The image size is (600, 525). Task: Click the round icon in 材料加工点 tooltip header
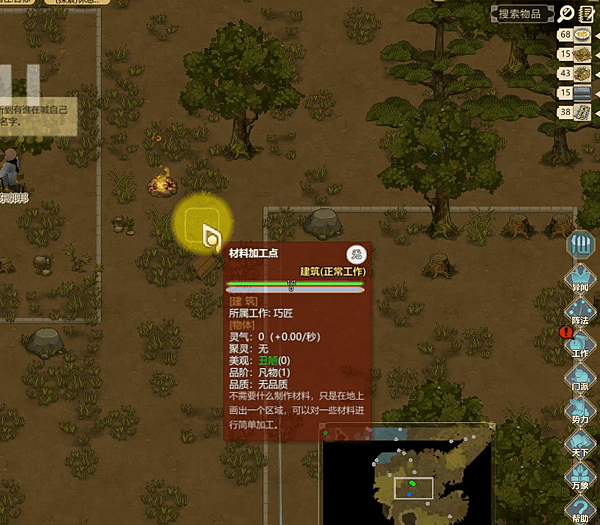click(355, 254)
